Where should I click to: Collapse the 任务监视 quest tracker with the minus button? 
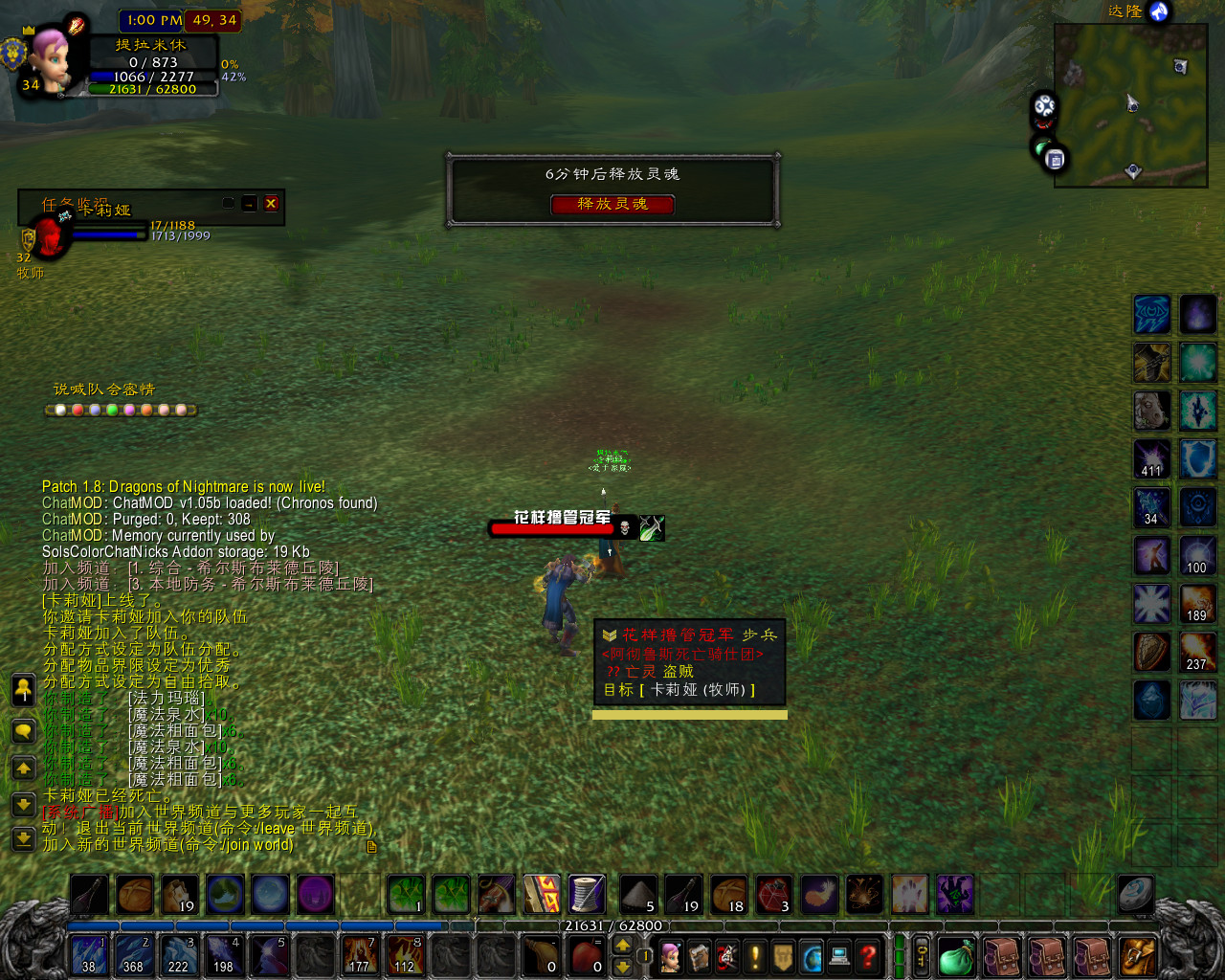[x=249, y=204]
